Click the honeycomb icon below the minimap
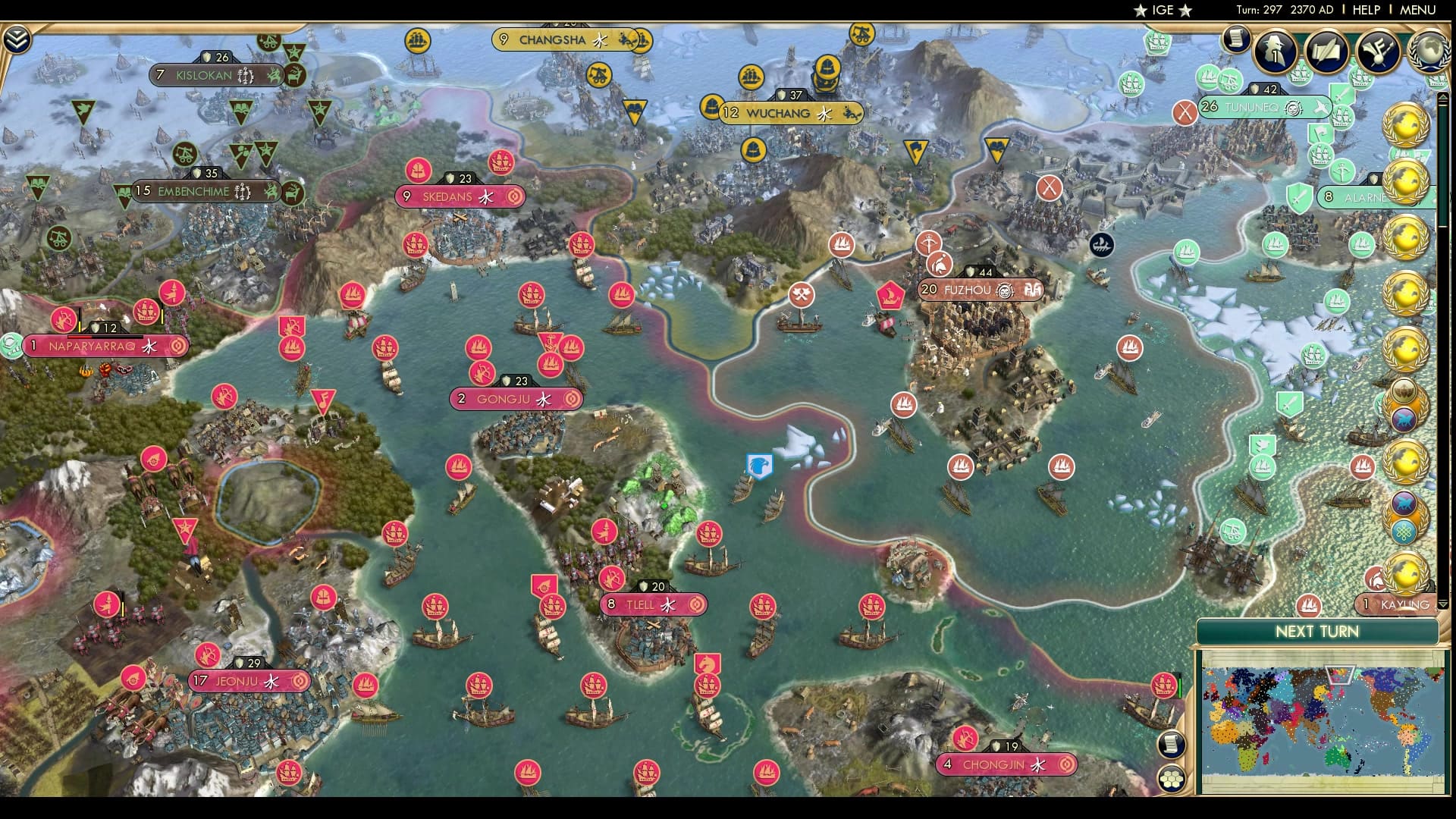 pos(1172,778)
